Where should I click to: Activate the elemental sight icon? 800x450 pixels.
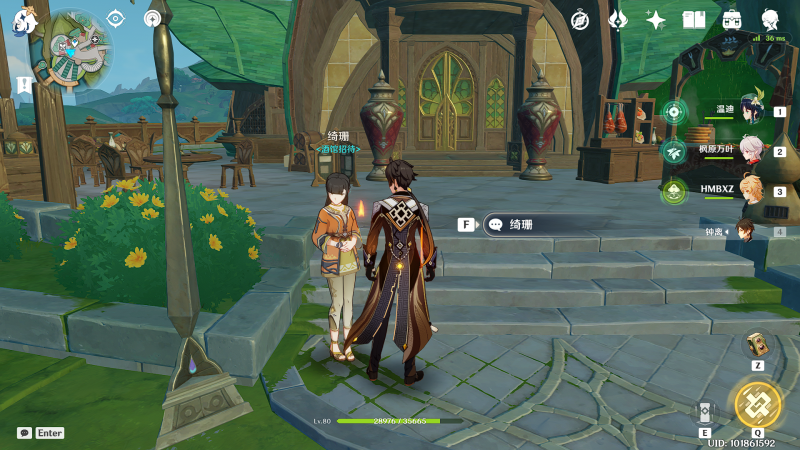(153, 18)
